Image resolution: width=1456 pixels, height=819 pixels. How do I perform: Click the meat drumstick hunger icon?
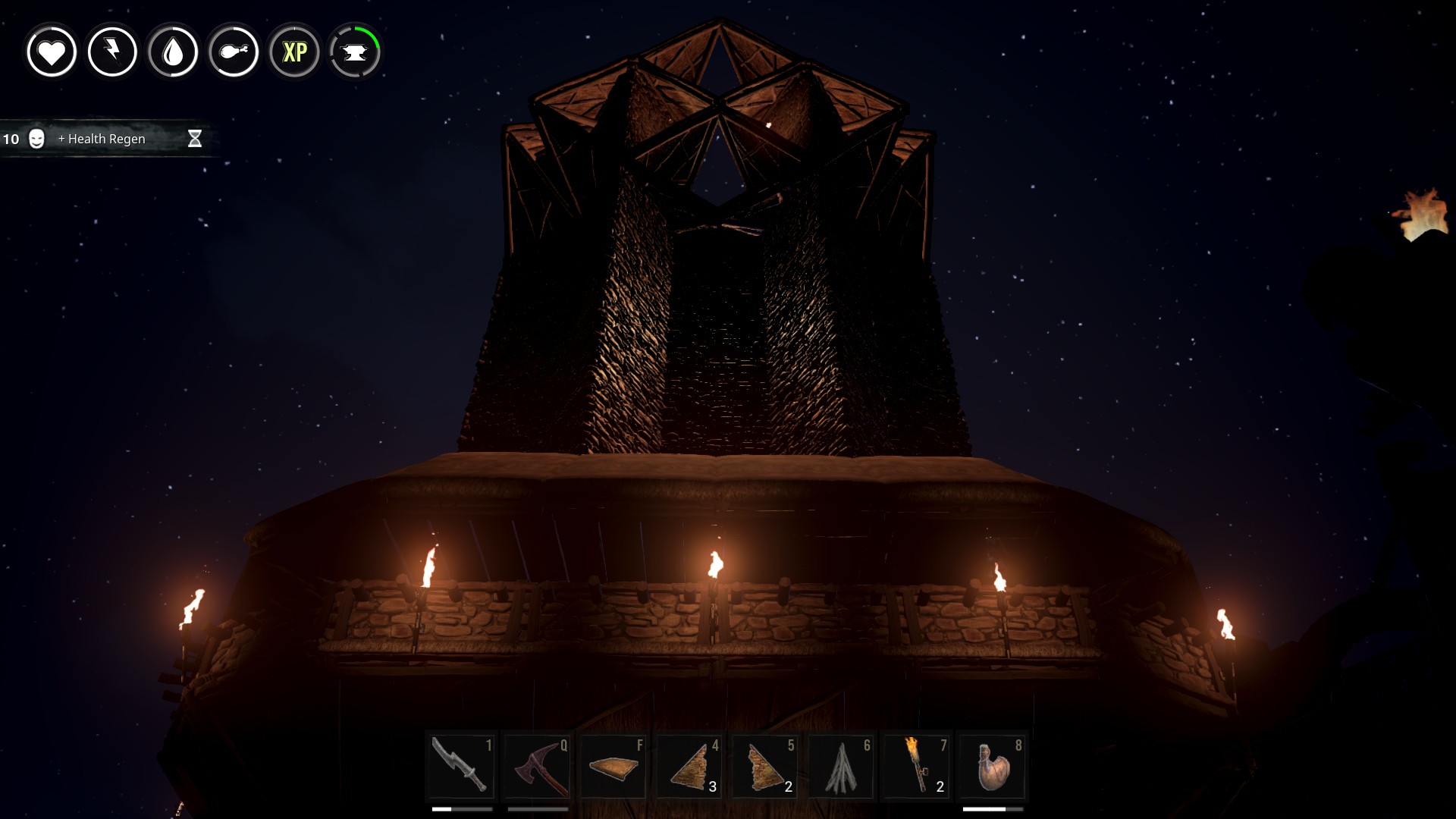(x=234, y=52)
